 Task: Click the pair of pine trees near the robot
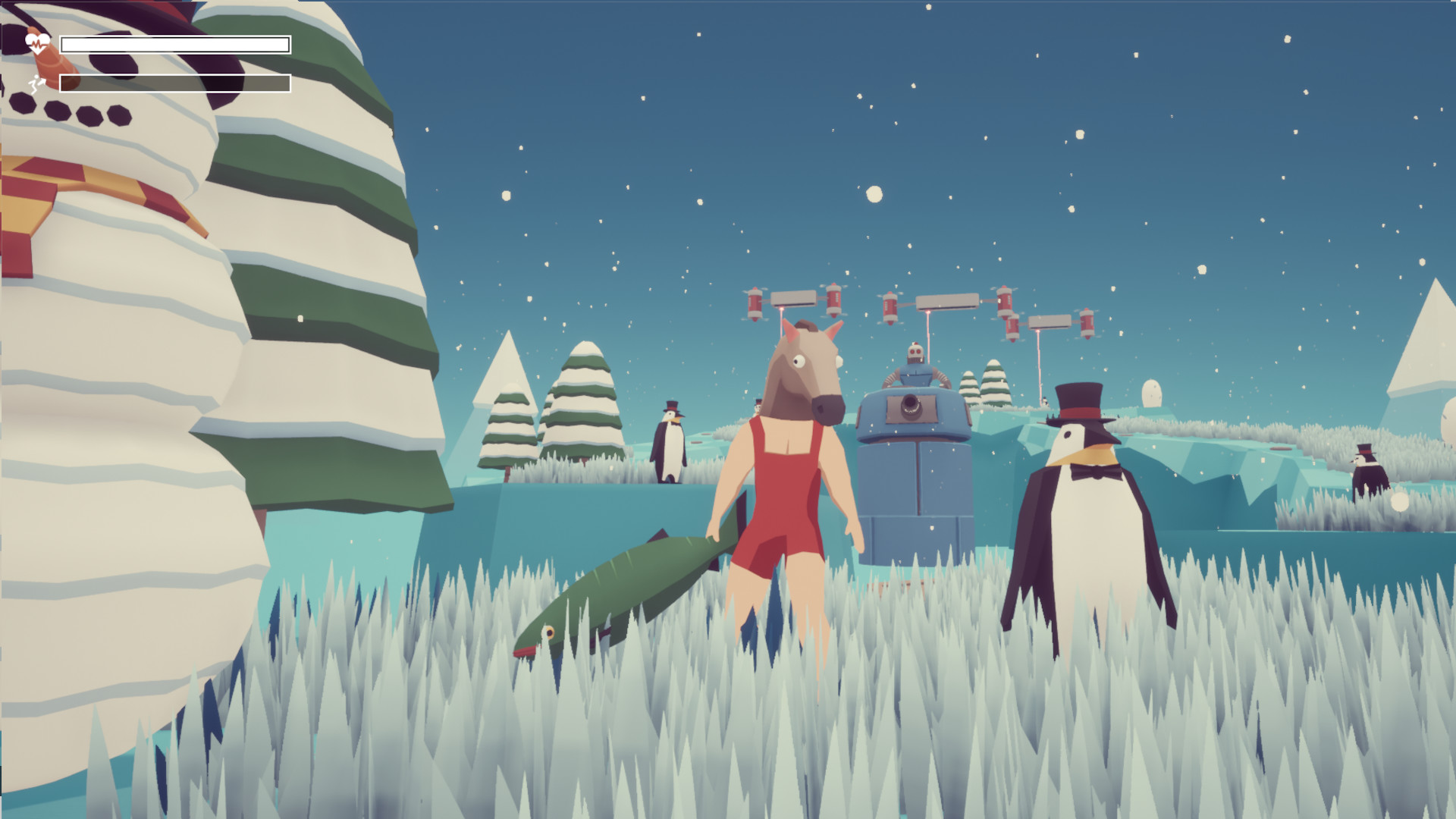[x=986, y=383]
